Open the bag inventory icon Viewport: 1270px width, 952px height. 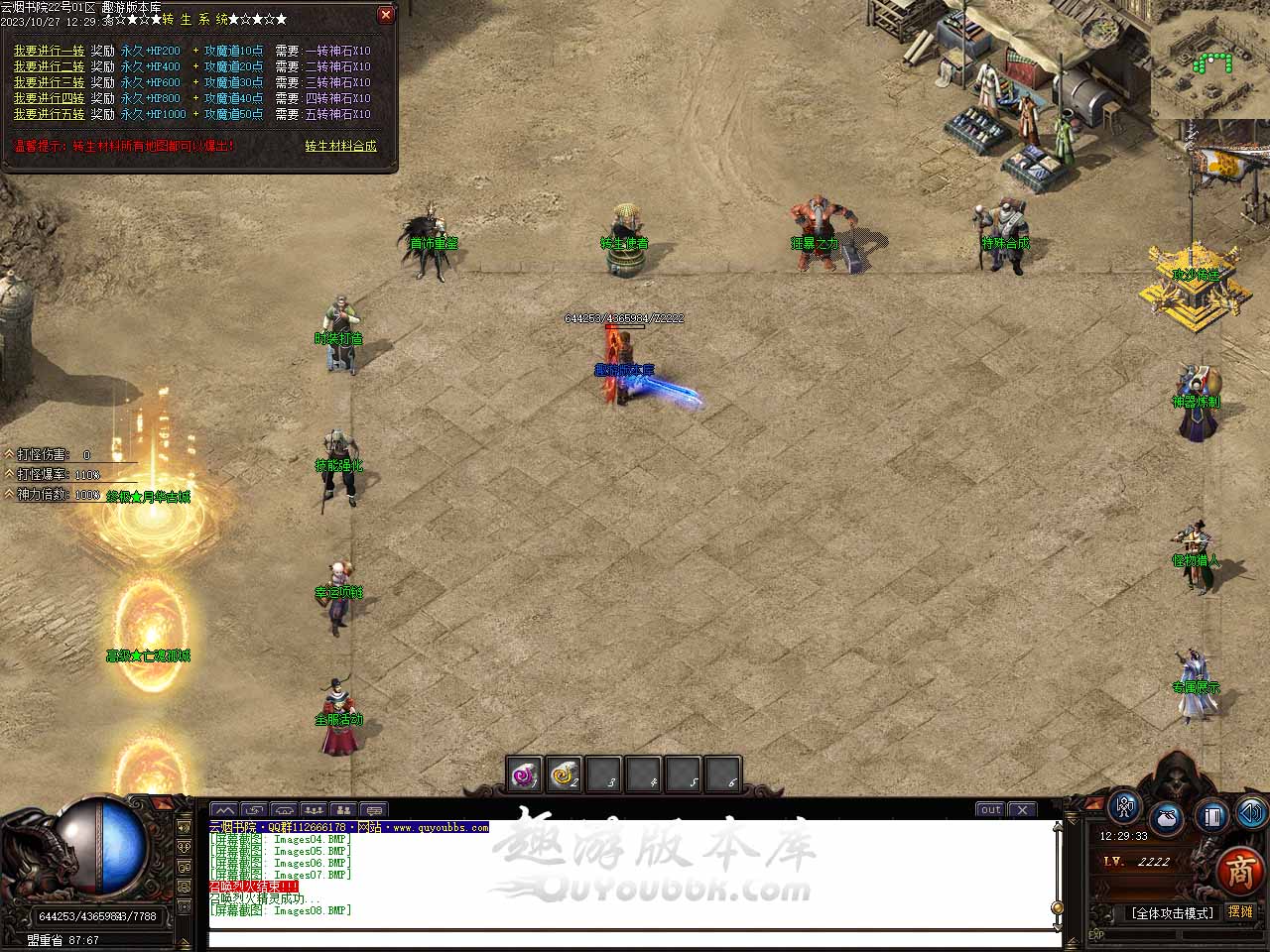tap(1167, 819)
